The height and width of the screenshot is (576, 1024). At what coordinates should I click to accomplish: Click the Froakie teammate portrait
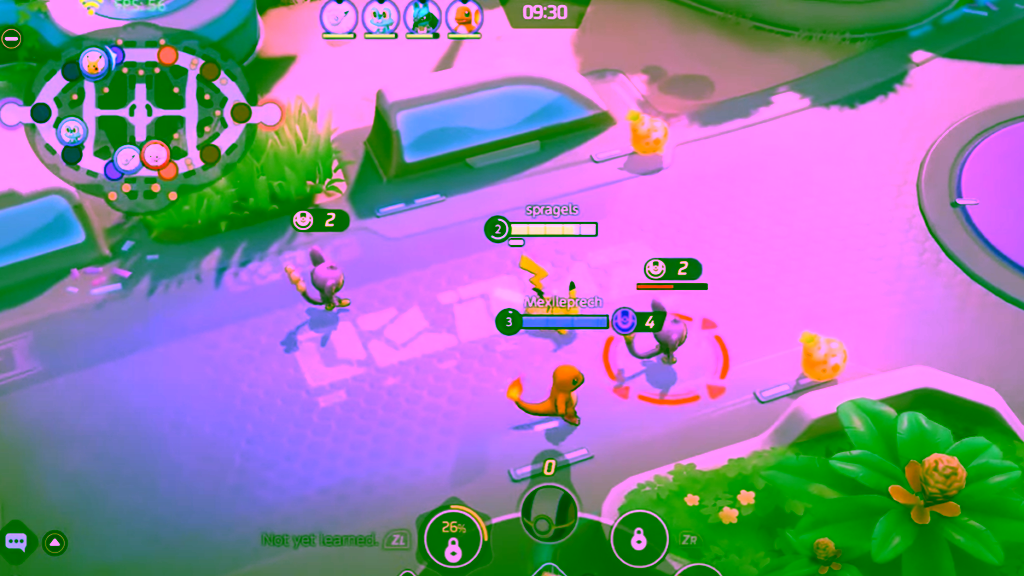pyautogui.click(x=380, y=17)
